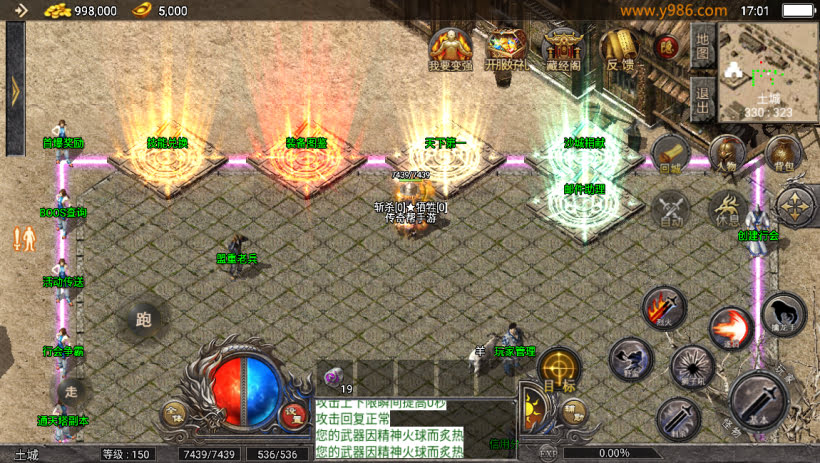Screen dimensions: 820x463
Task: Expand the left side panel arrow
Action: click(x=15, y=91)
